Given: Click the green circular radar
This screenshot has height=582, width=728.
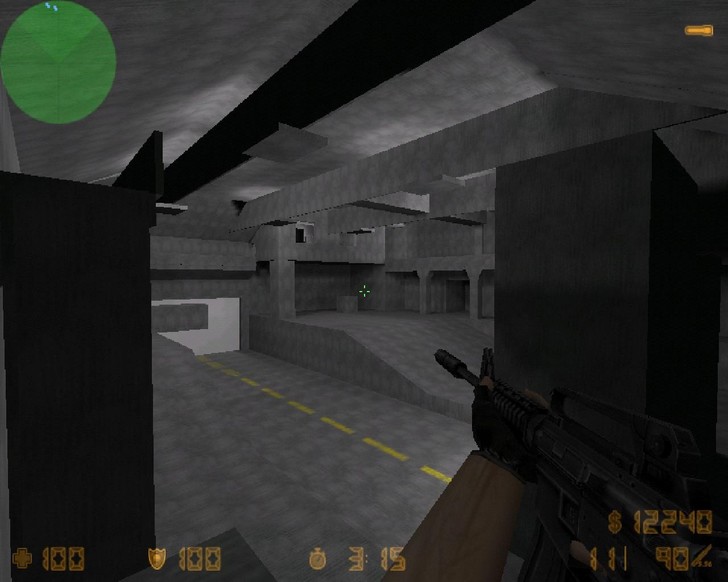Looking at the screenshot, I should point(58,62).
